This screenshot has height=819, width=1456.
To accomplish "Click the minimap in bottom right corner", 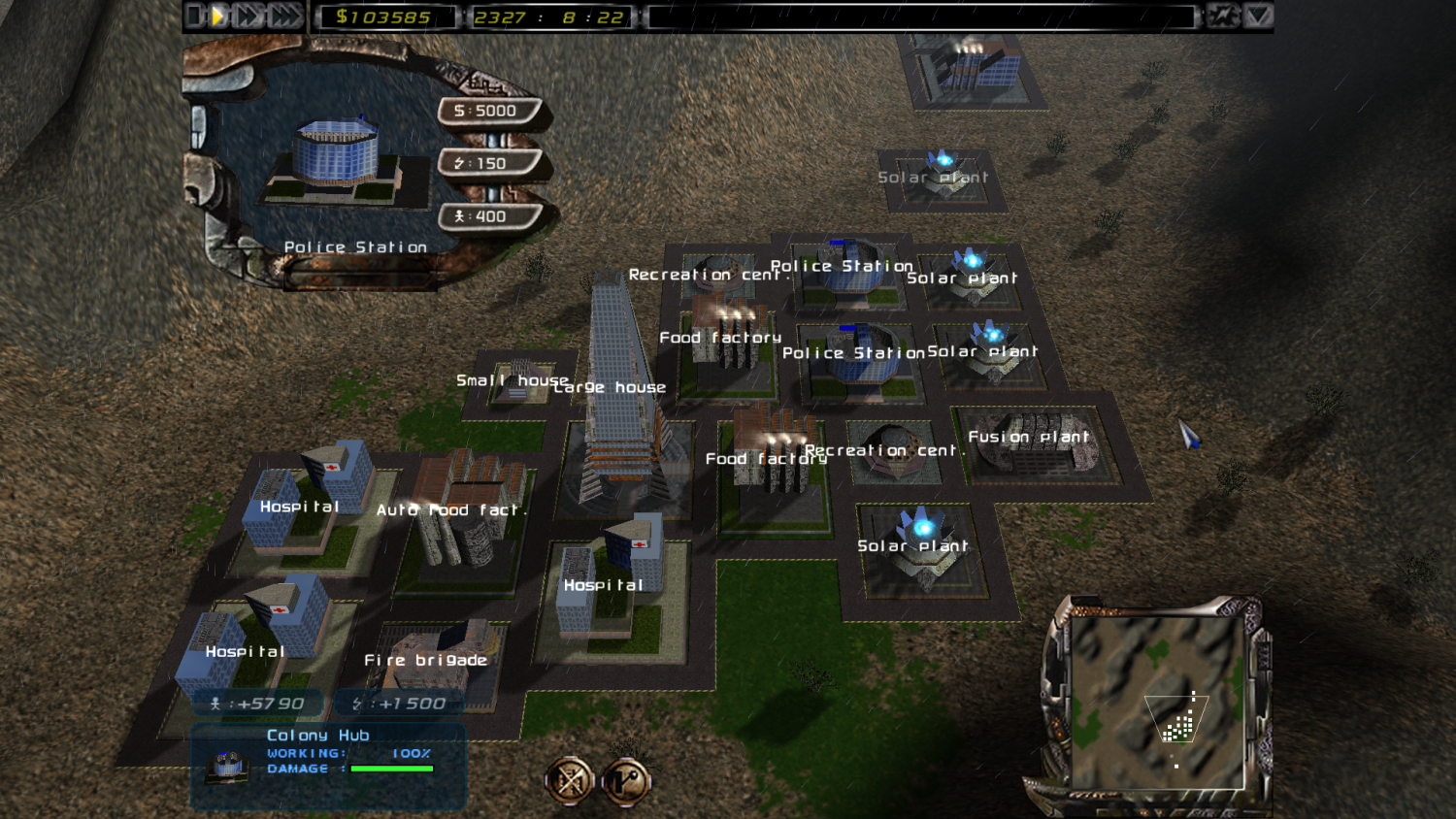I will coord(1160,704).
